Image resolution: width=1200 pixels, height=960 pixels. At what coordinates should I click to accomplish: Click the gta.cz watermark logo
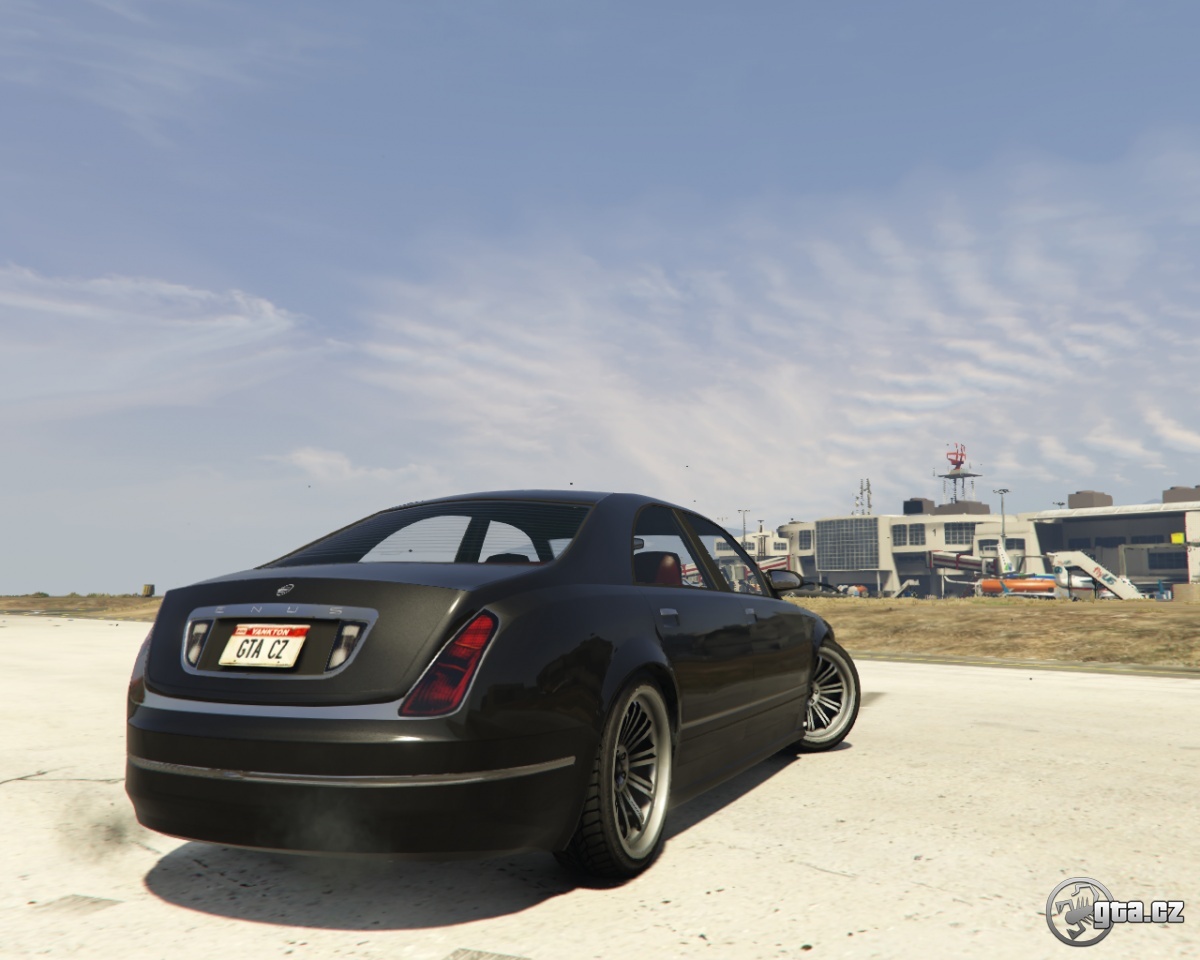[x=1113, y=911]
